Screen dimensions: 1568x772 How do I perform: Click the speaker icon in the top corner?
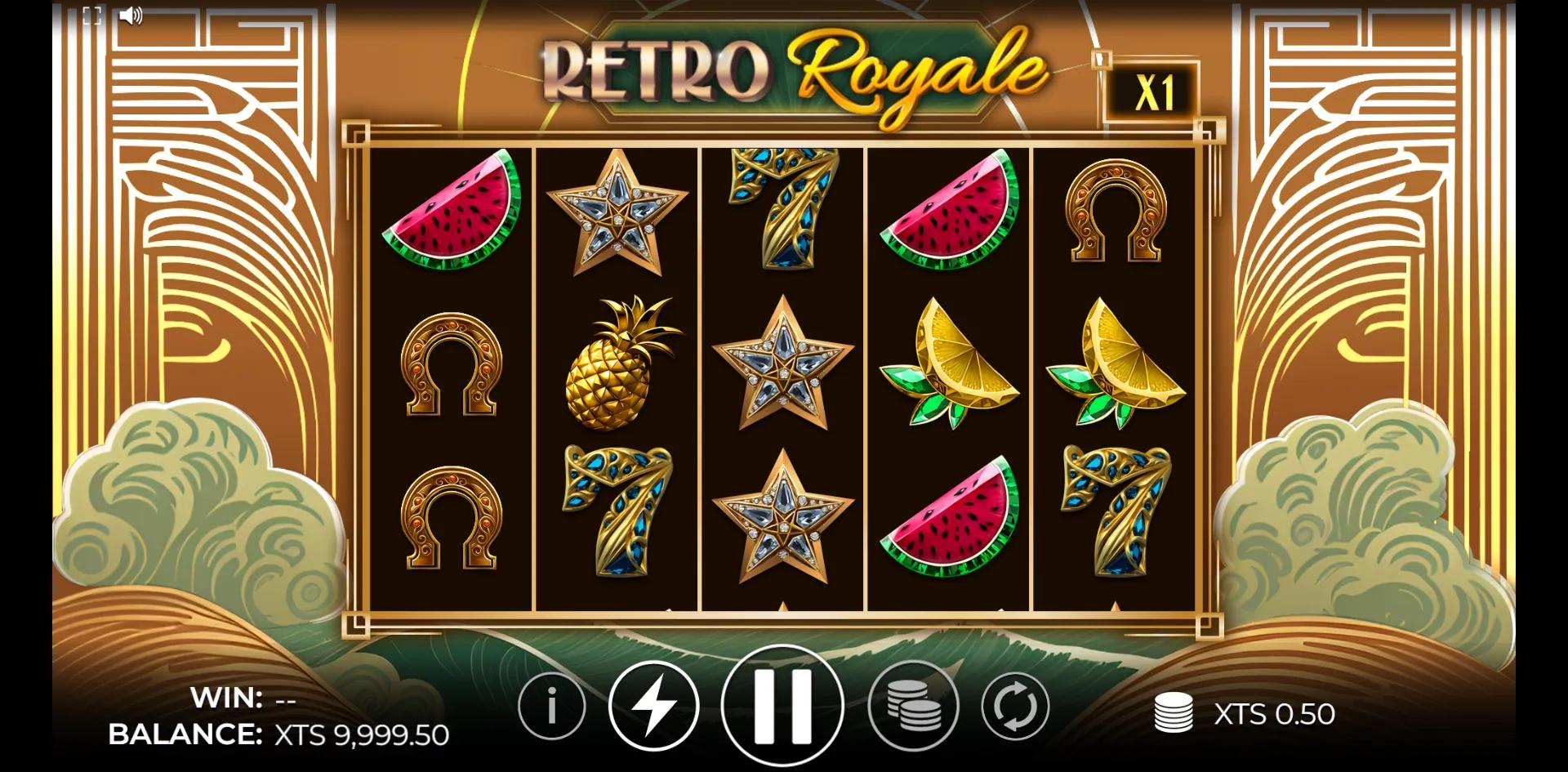tap(131, 15)
